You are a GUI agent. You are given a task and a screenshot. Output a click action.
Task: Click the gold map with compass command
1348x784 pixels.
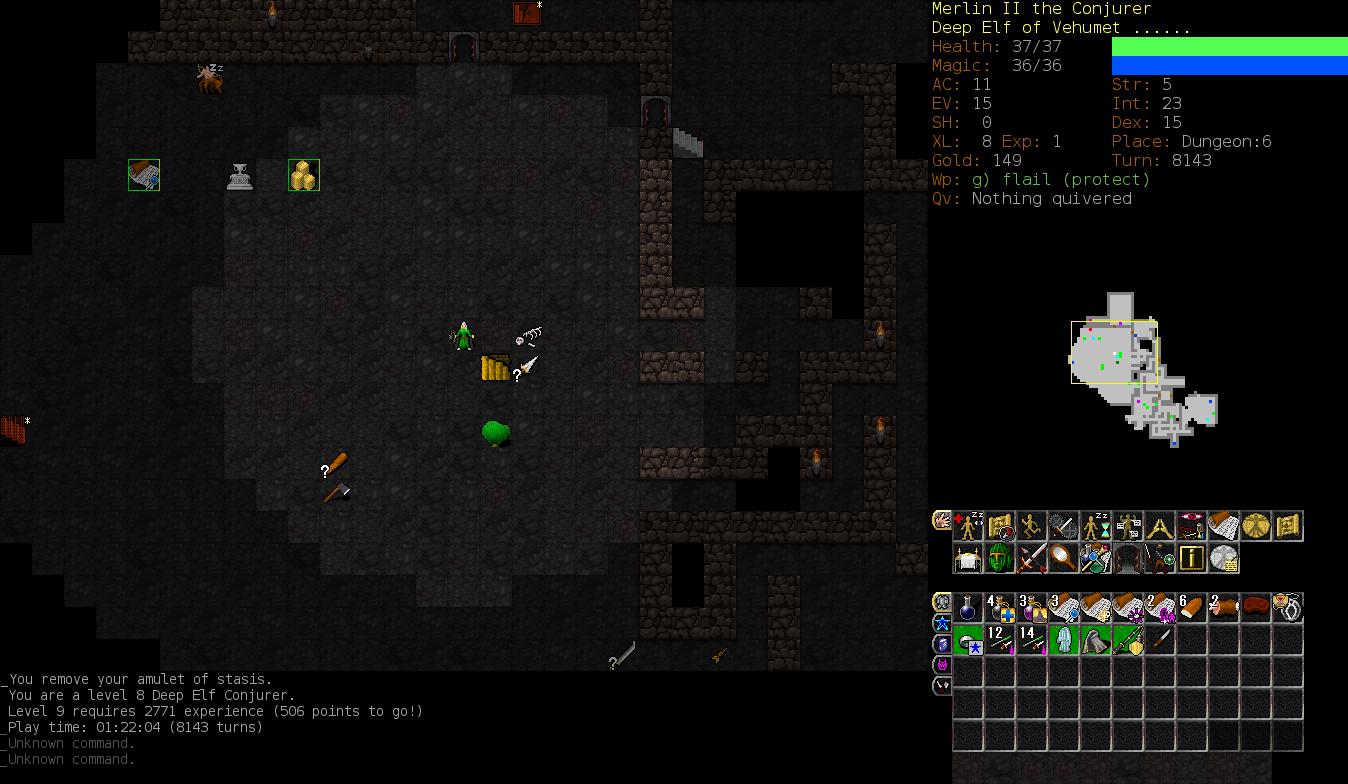coord(1000,526)
